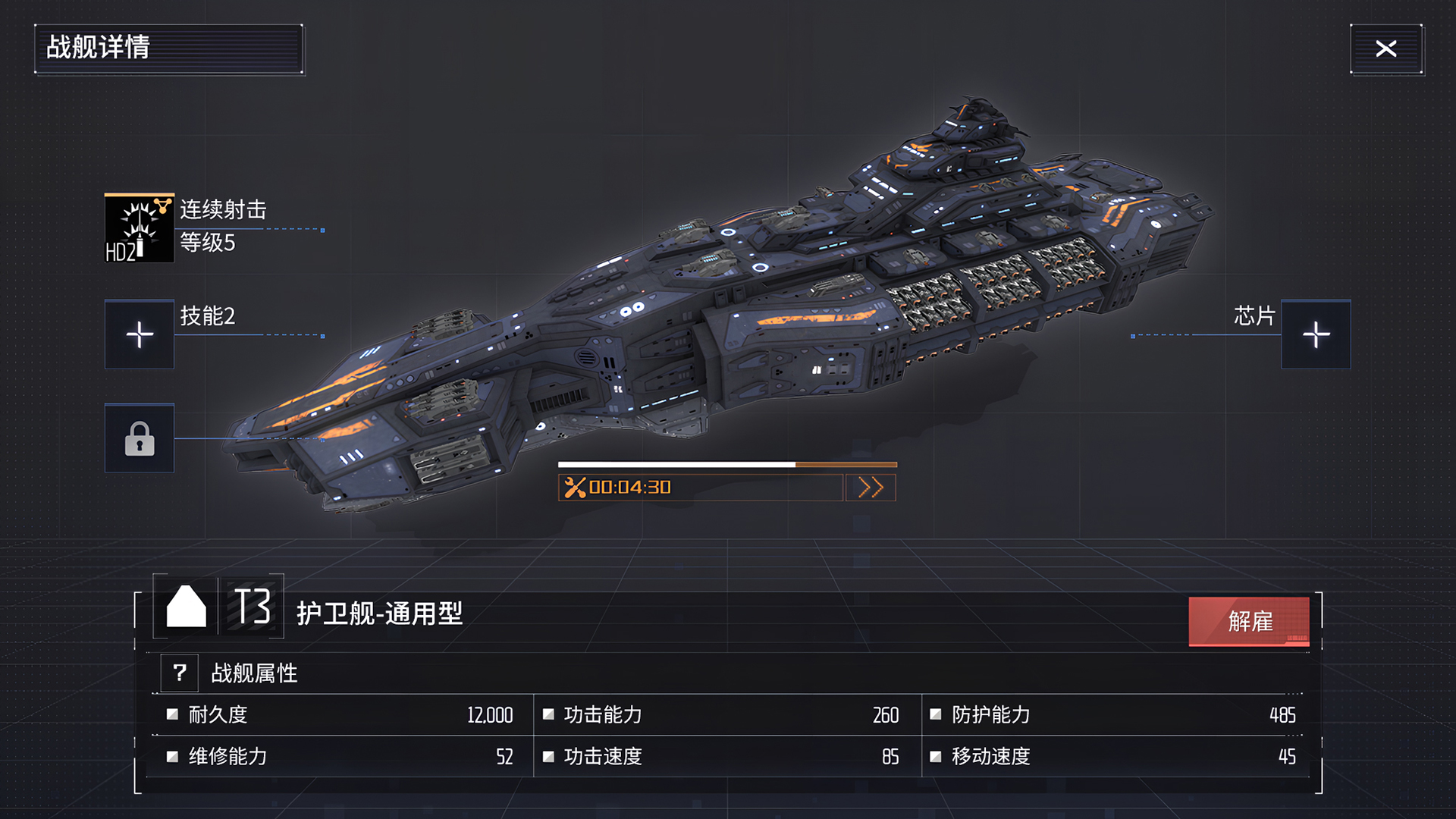Image resolution: width=1456 pixels, height=819 pixels.
Task: Click the T3 tier badge
Action: tap(250, 607)
